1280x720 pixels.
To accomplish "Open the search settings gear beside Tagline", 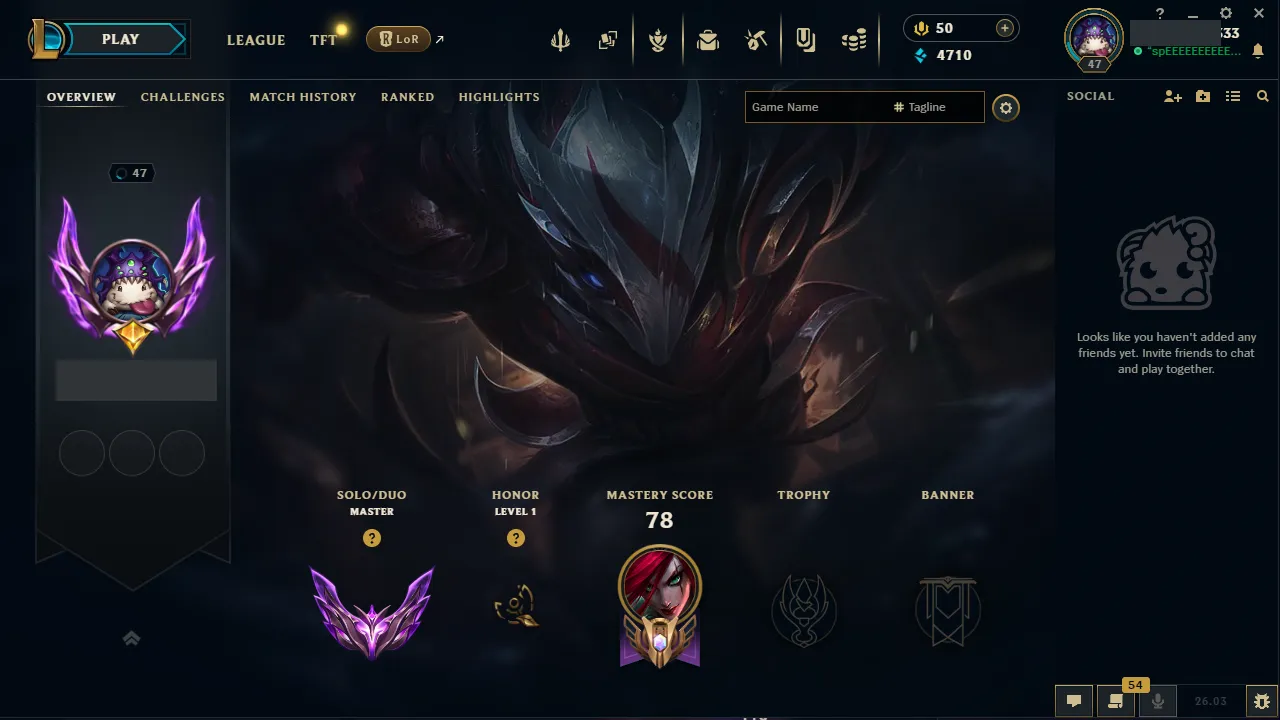I will (x=1006, y=107).
